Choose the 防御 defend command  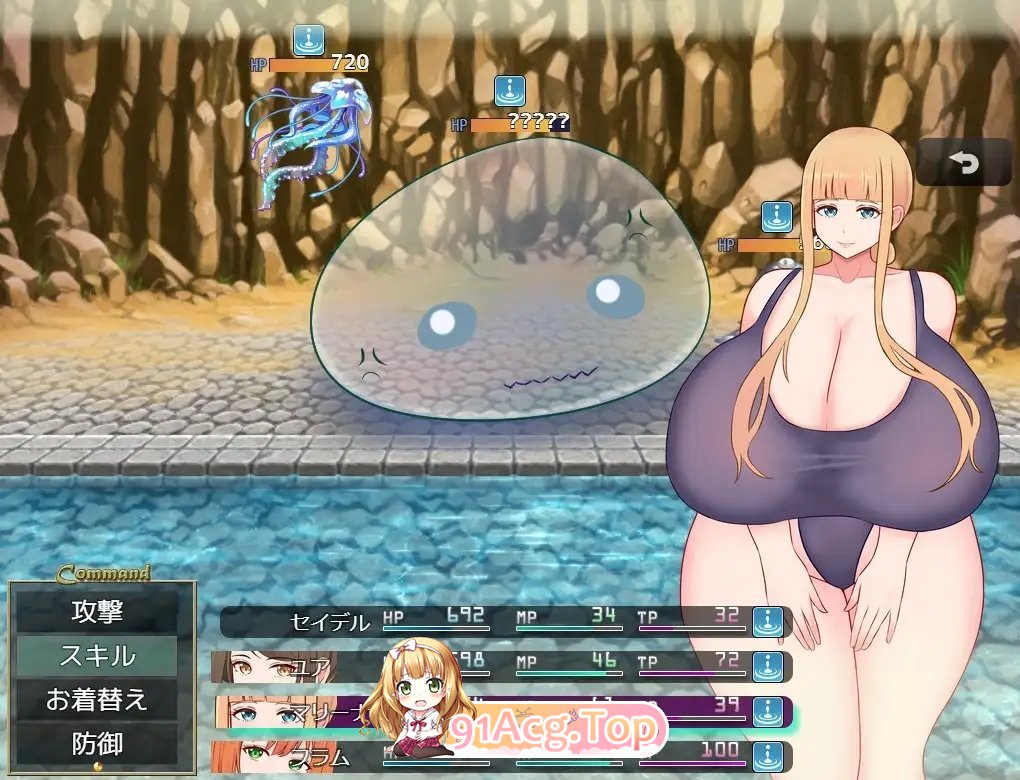click(x=97, y=743)
